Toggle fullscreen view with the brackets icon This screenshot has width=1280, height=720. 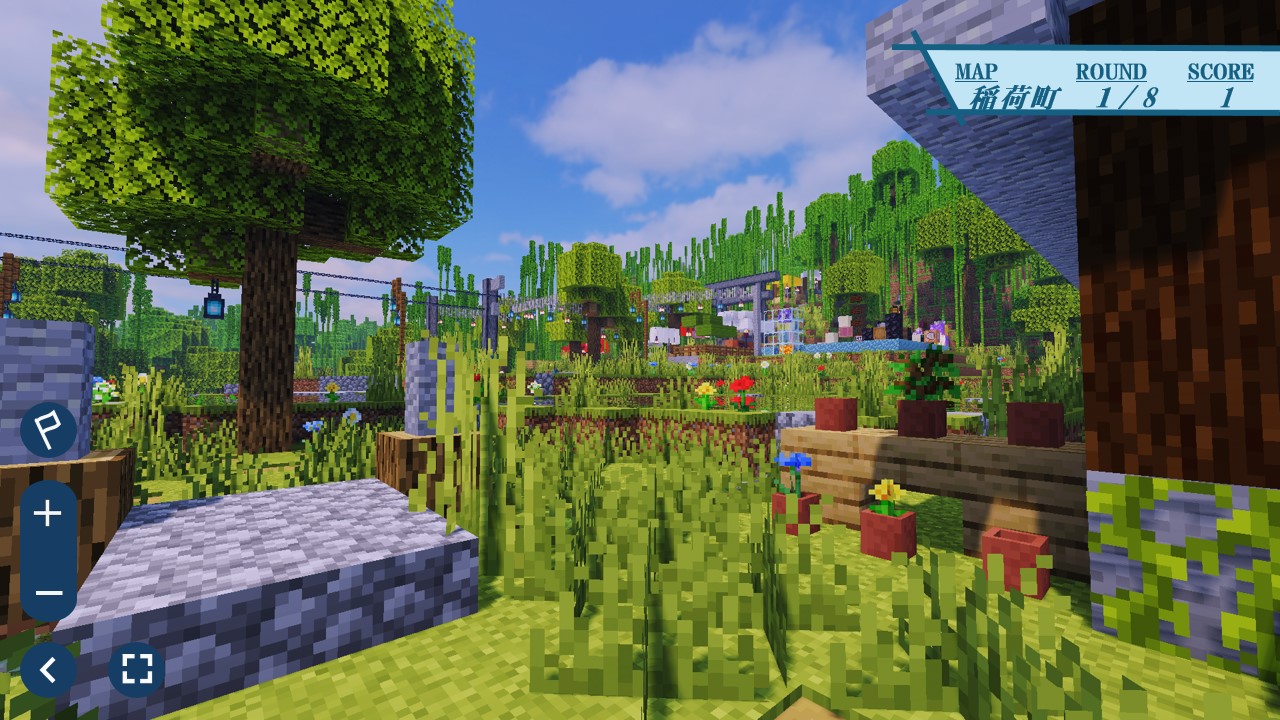(136, 668)
